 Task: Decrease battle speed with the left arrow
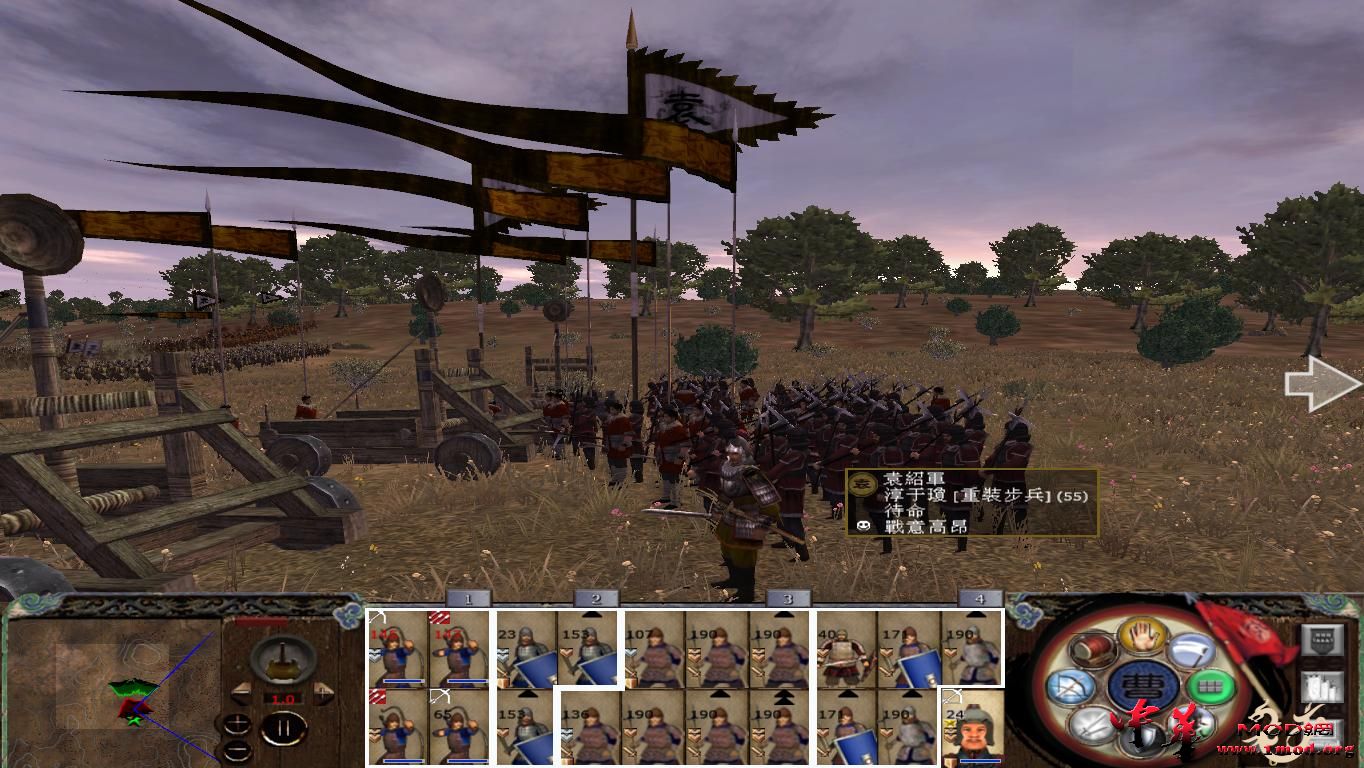(x=240, y=691)
